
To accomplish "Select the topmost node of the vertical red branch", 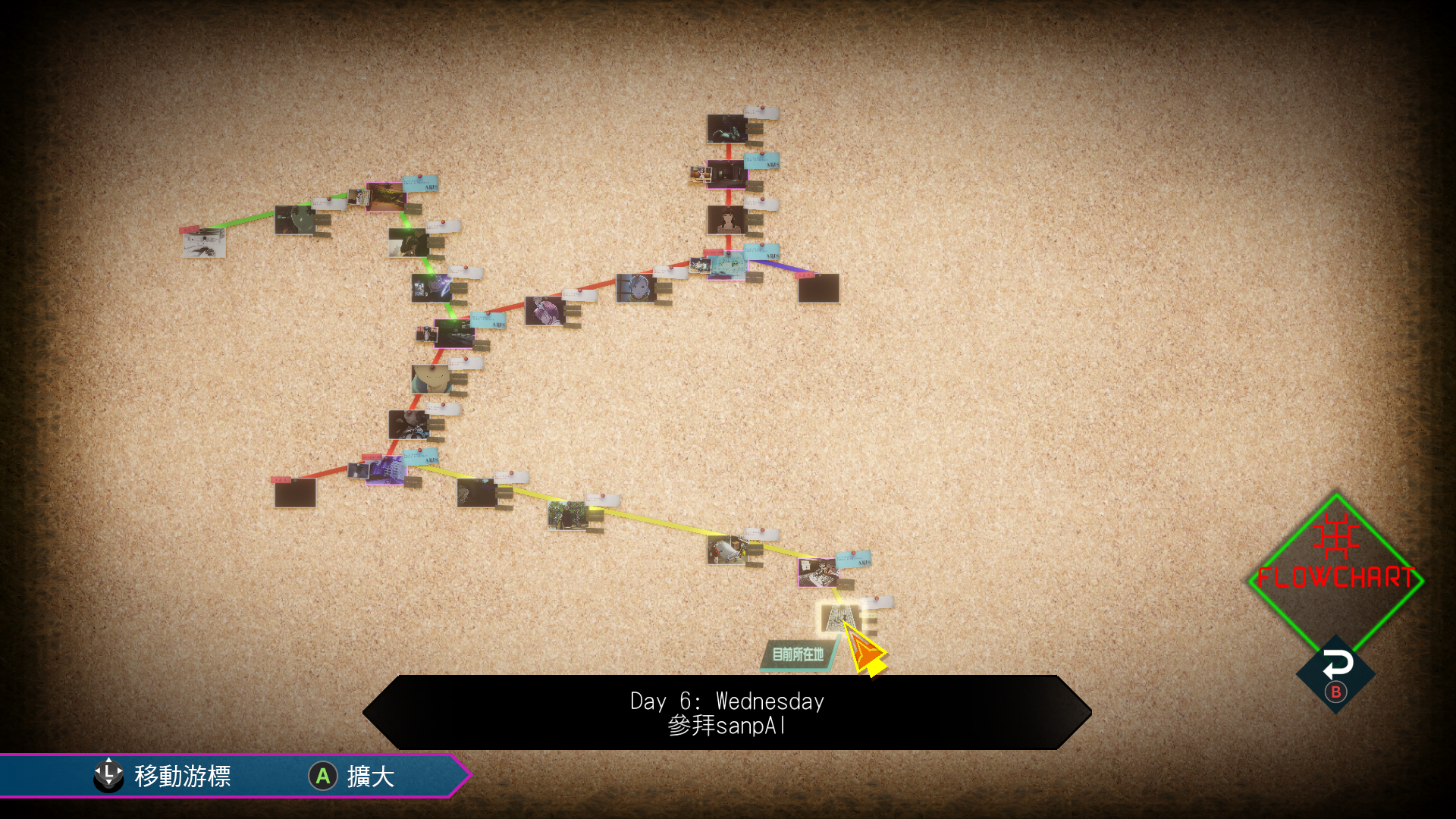I will click(x=726, y=128).
